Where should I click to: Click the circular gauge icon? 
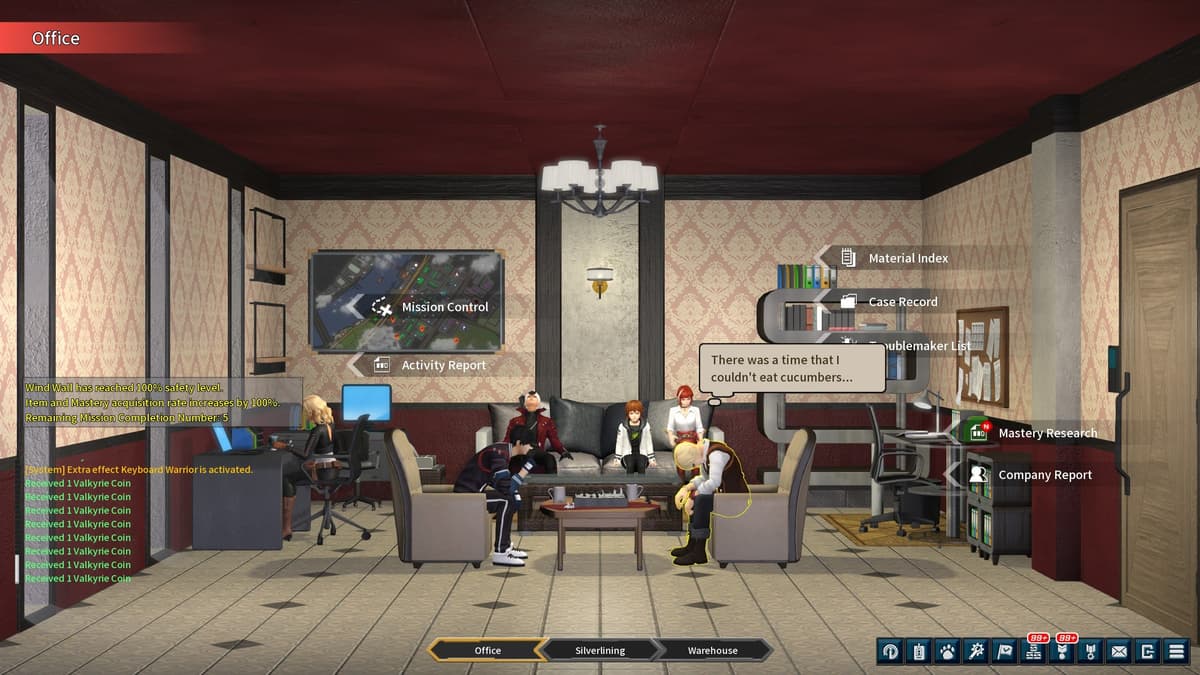[x=890, y=651]
